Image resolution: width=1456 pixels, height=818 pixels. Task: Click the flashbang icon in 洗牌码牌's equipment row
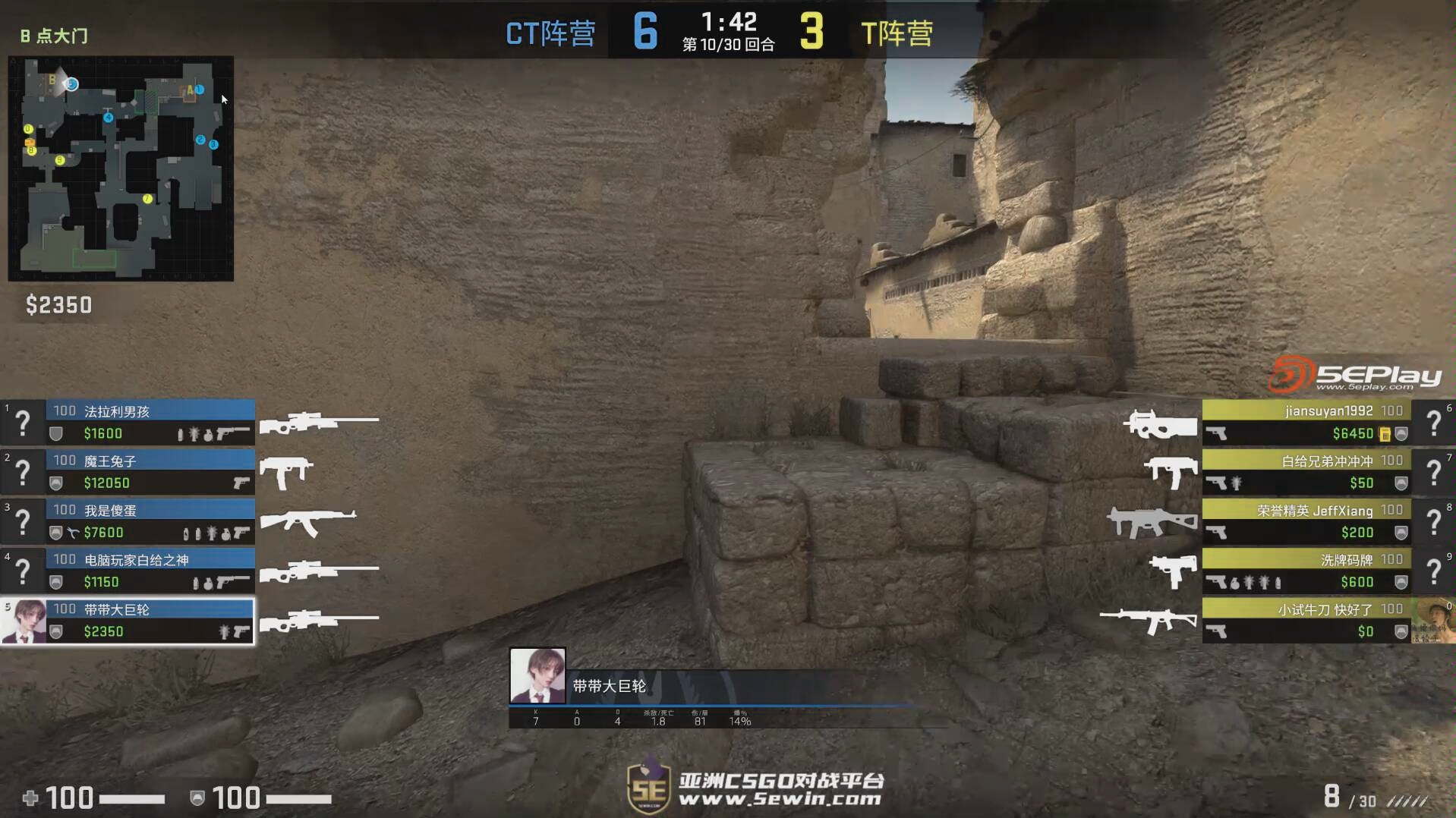[x=1250, y=581]
